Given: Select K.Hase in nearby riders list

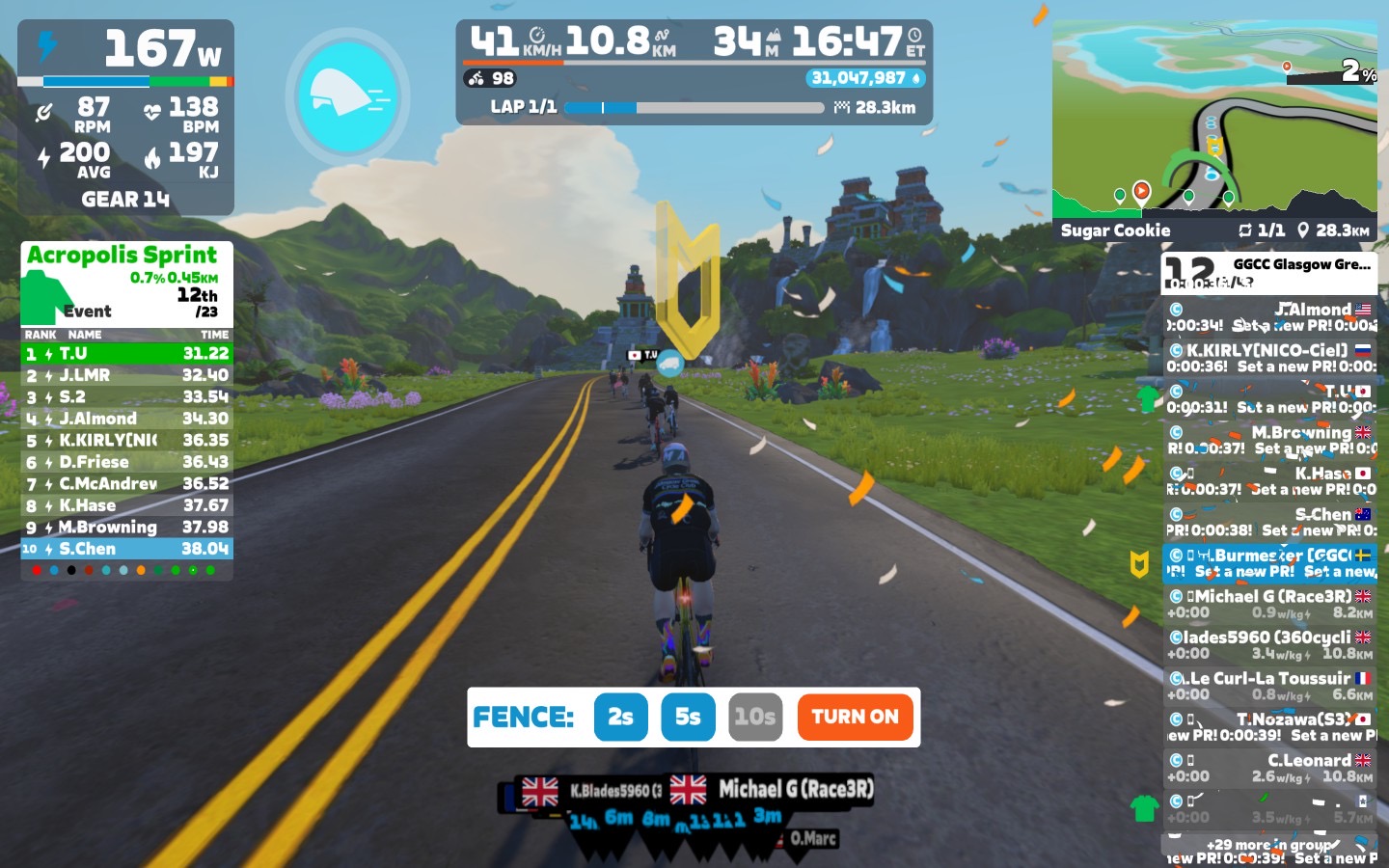Looking at the screenshot, I should [x=1269, y=481].
